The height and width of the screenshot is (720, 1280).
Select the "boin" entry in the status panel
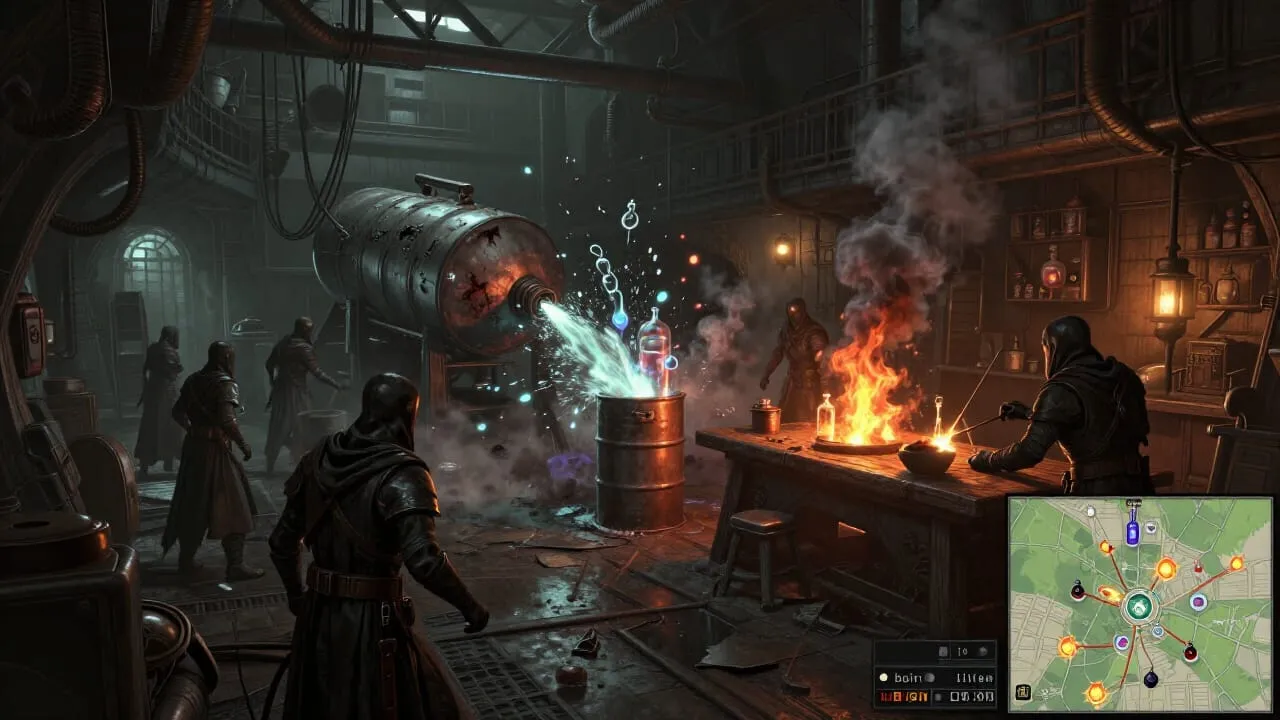coord(909,677)
